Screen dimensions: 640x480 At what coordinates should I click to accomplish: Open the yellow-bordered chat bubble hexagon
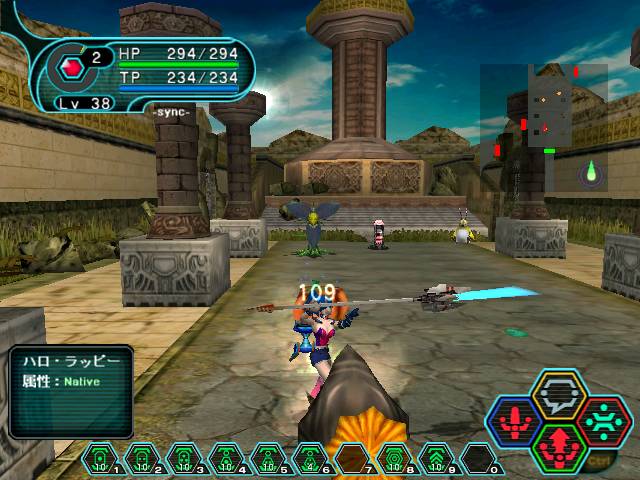tap(557, 397)
